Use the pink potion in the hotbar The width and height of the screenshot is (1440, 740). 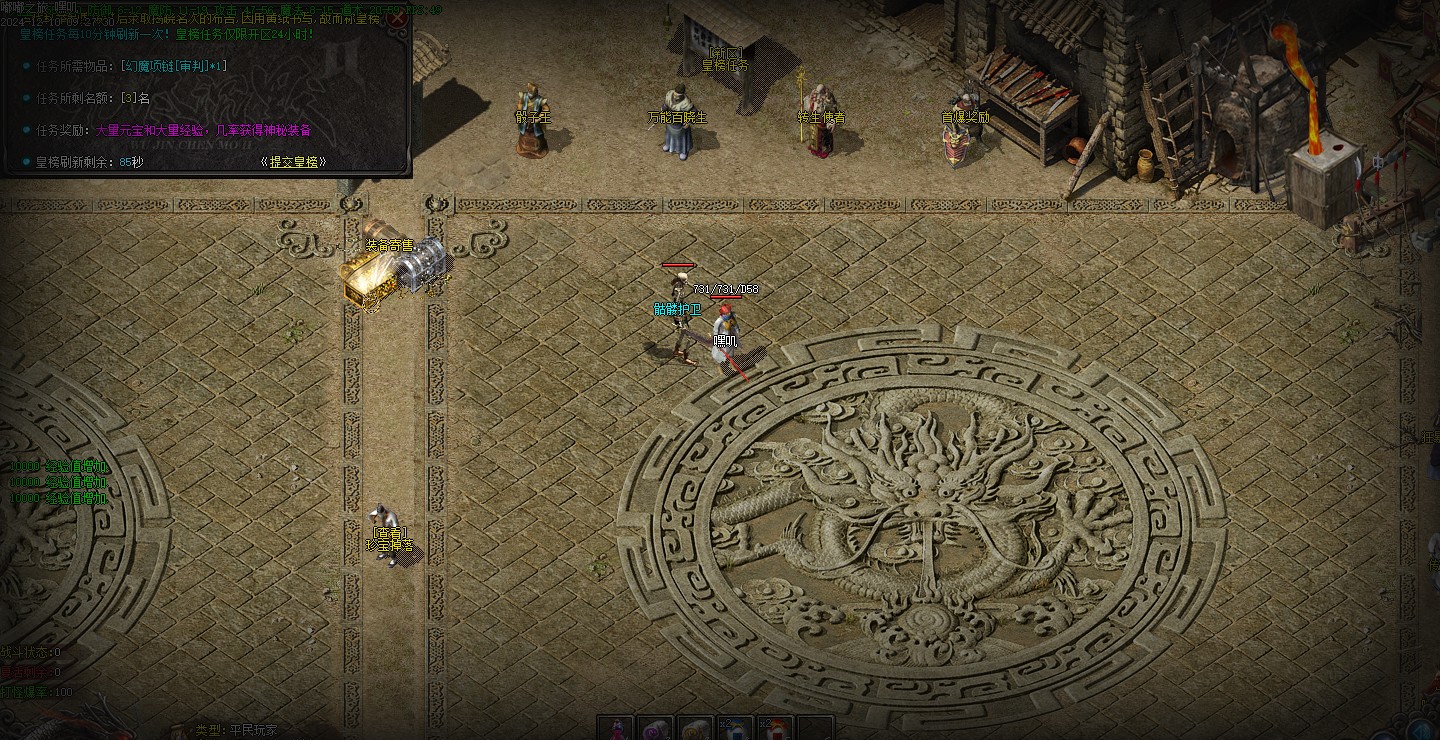tap(616, 728)
